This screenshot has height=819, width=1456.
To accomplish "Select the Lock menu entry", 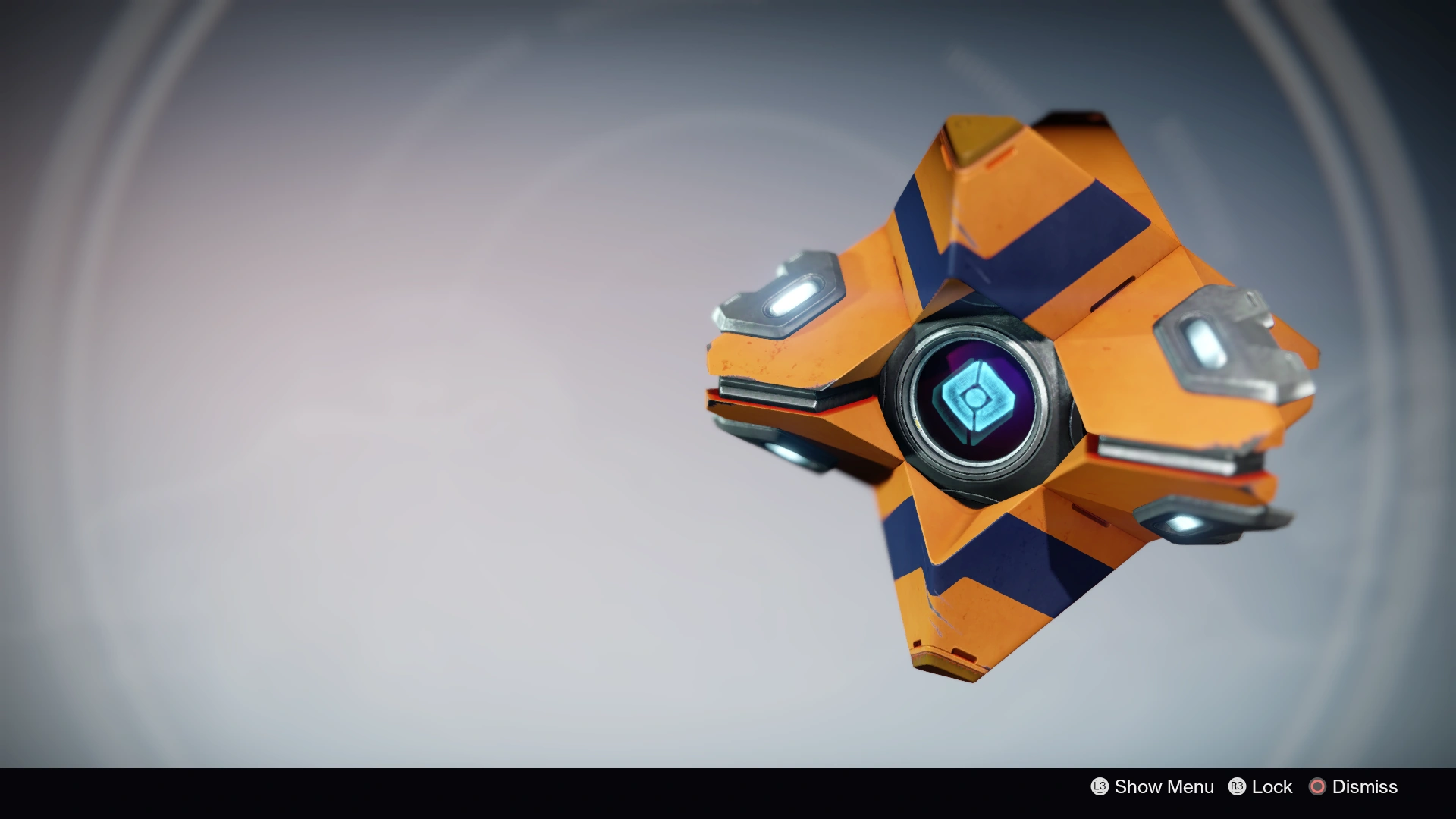I will coord(1272,786).
